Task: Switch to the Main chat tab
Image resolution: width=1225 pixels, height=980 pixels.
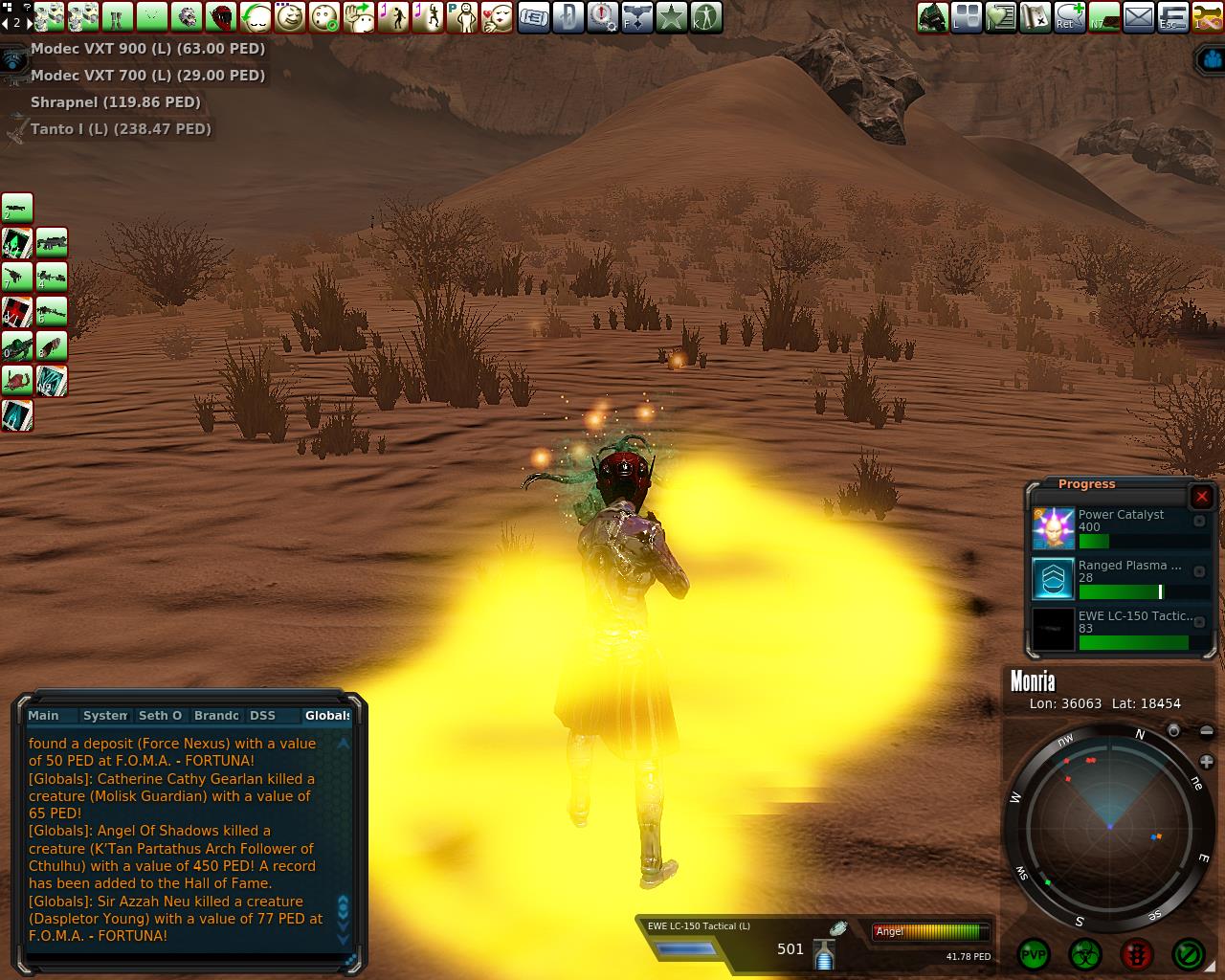Action: (44, 716)
